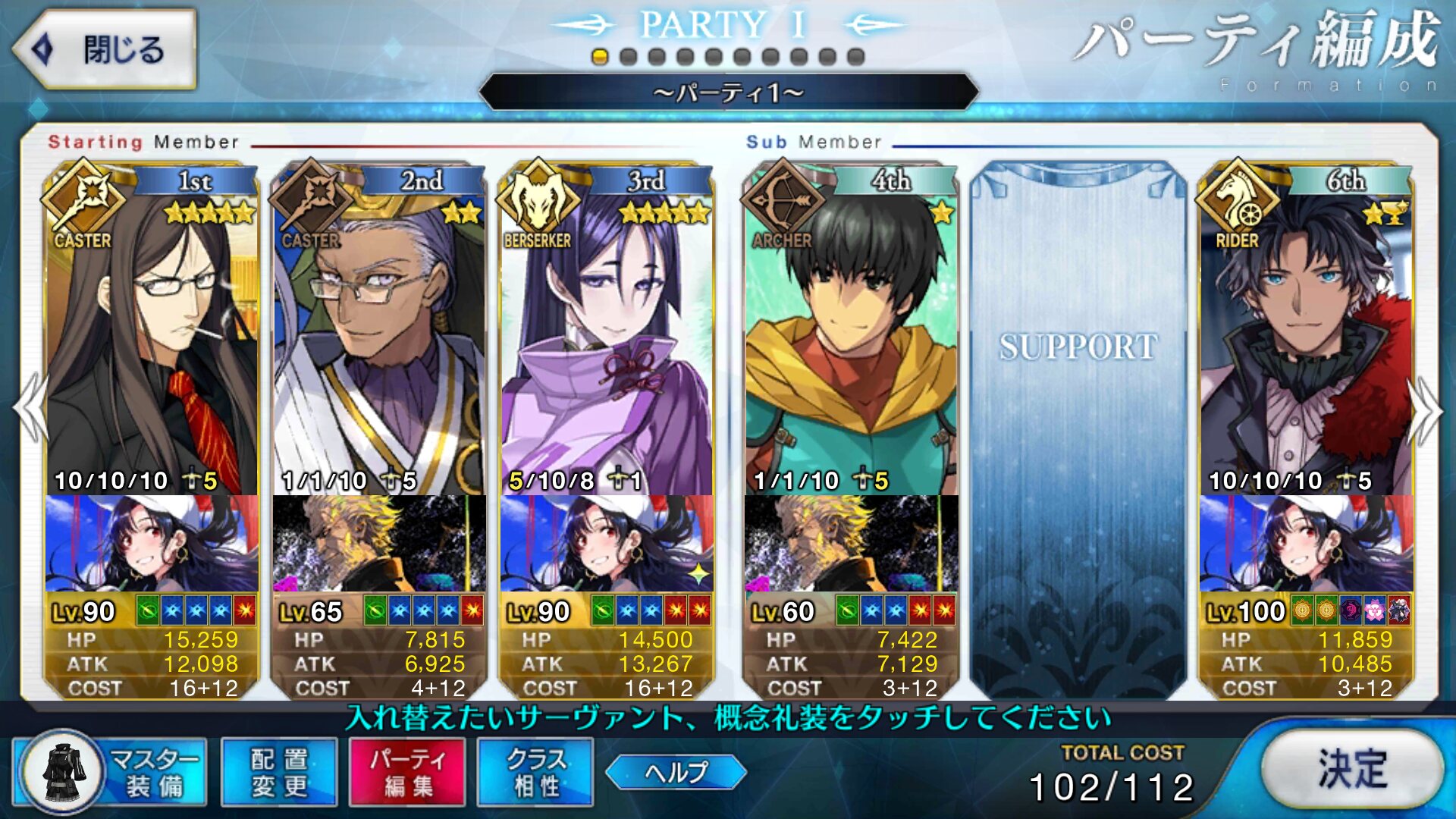The width and height of the screenshot is (1456, 819).
Task: Open パーティ編集 party edit
Action: (x=407, y=772)
